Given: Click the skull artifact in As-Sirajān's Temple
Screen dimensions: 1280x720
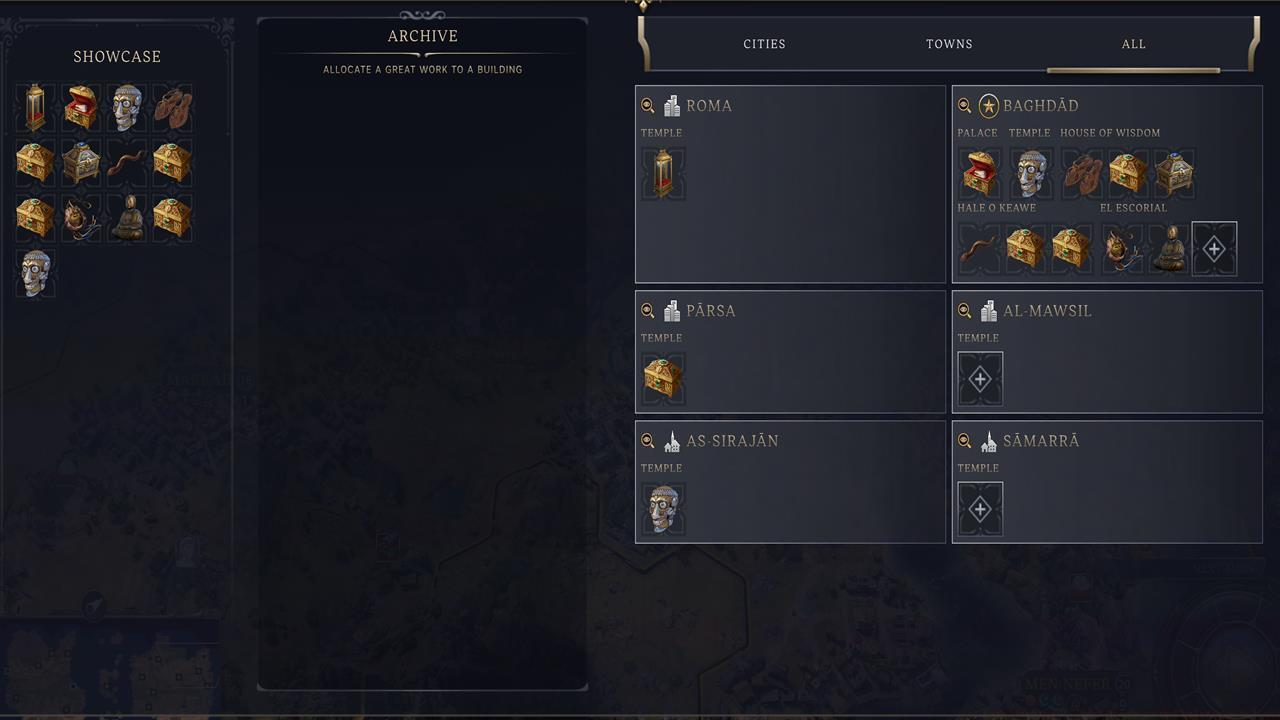Looking at the screenshot, I should pos(663,508).
